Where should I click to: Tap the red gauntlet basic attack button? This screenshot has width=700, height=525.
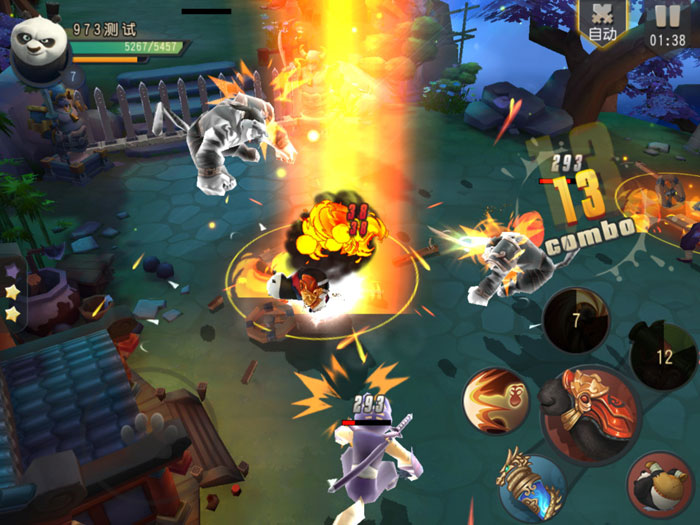(x=587, y=412)
